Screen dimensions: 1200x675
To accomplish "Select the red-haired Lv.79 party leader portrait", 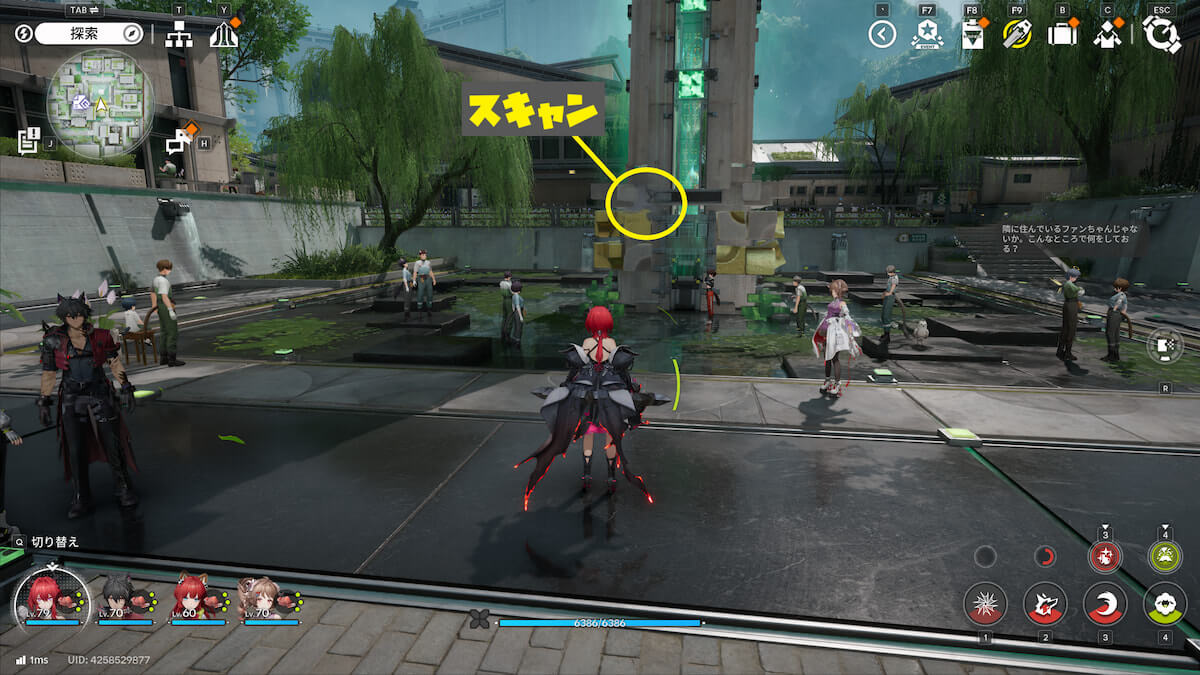I will coord(50,596).
